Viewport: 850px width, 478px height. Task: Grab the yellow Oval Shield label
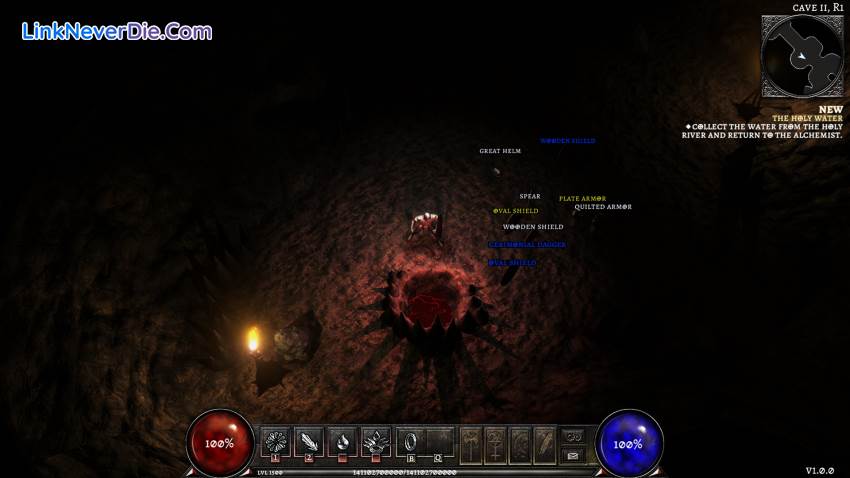click(x=516, y=211)
